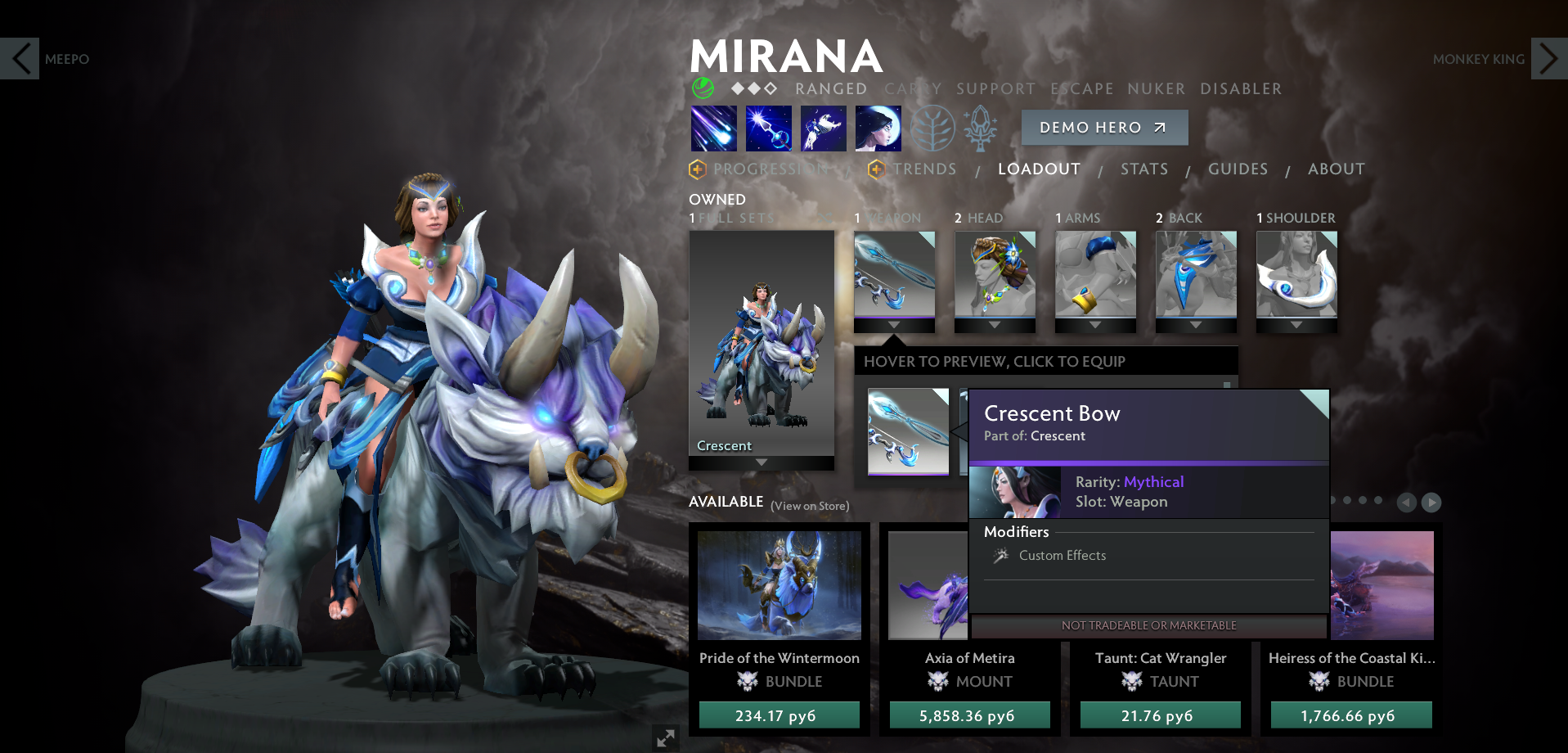
Task: Click the Aghanim's Scepter upgrade icon
Action: [x=980, y=129]
